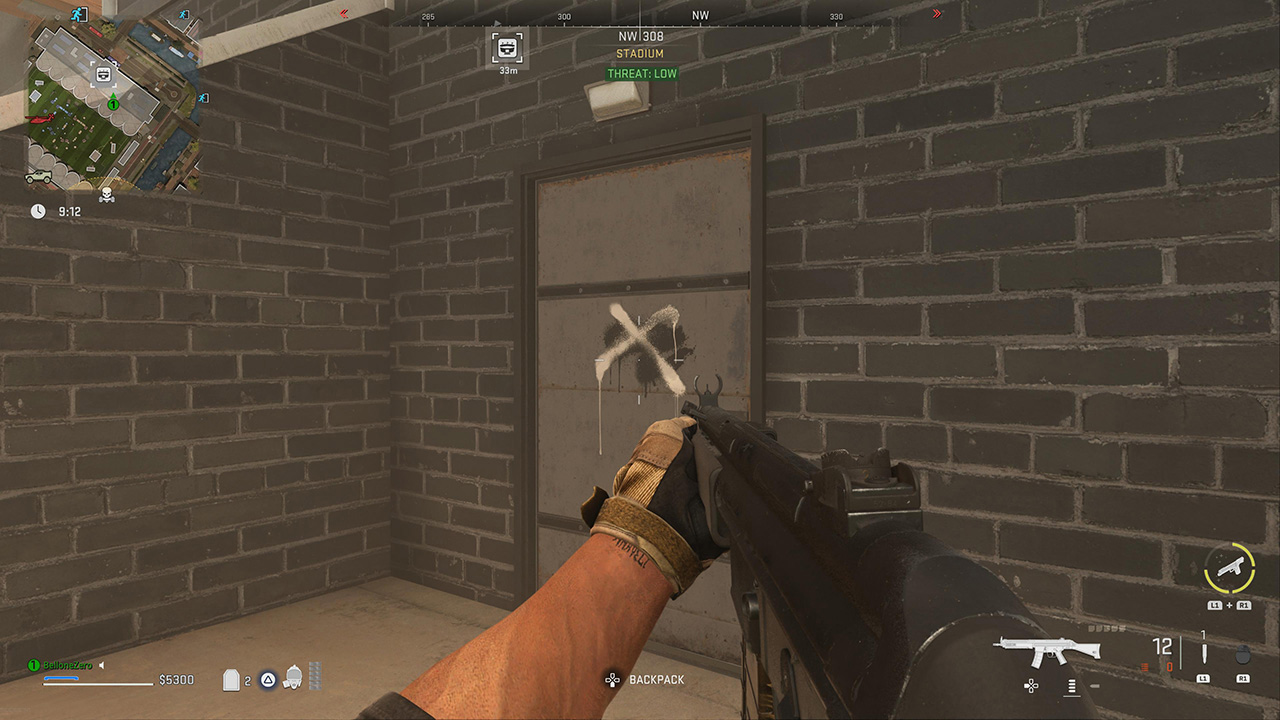1280x720 pixels.
Task: Select the bullet ammo icon above the L1 prompt
Action: [x=1204, y=652]
